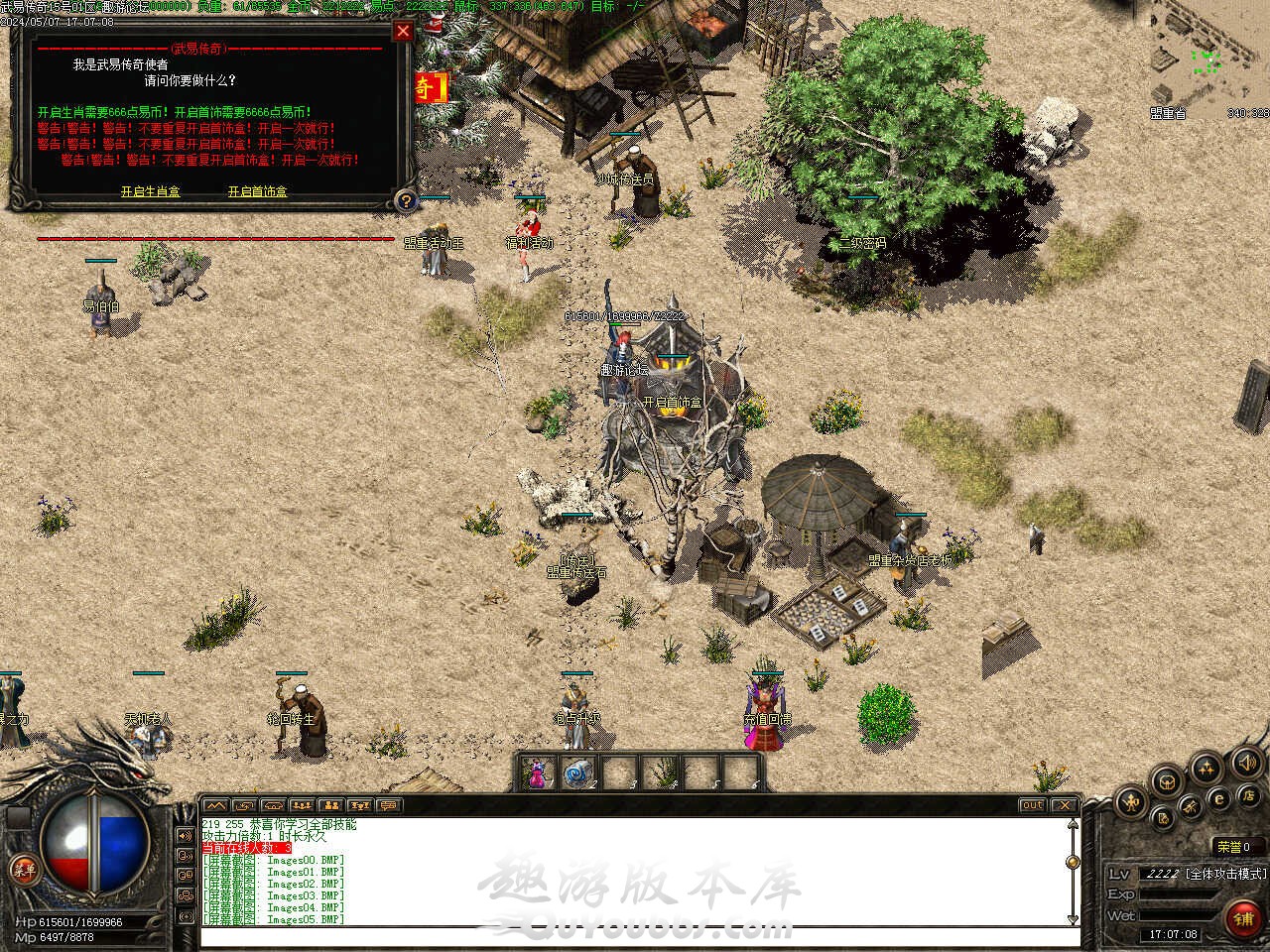The width and height of the screenshot is (1270, 952).
Task: Click the chat text input field
Action: (635, 936)
